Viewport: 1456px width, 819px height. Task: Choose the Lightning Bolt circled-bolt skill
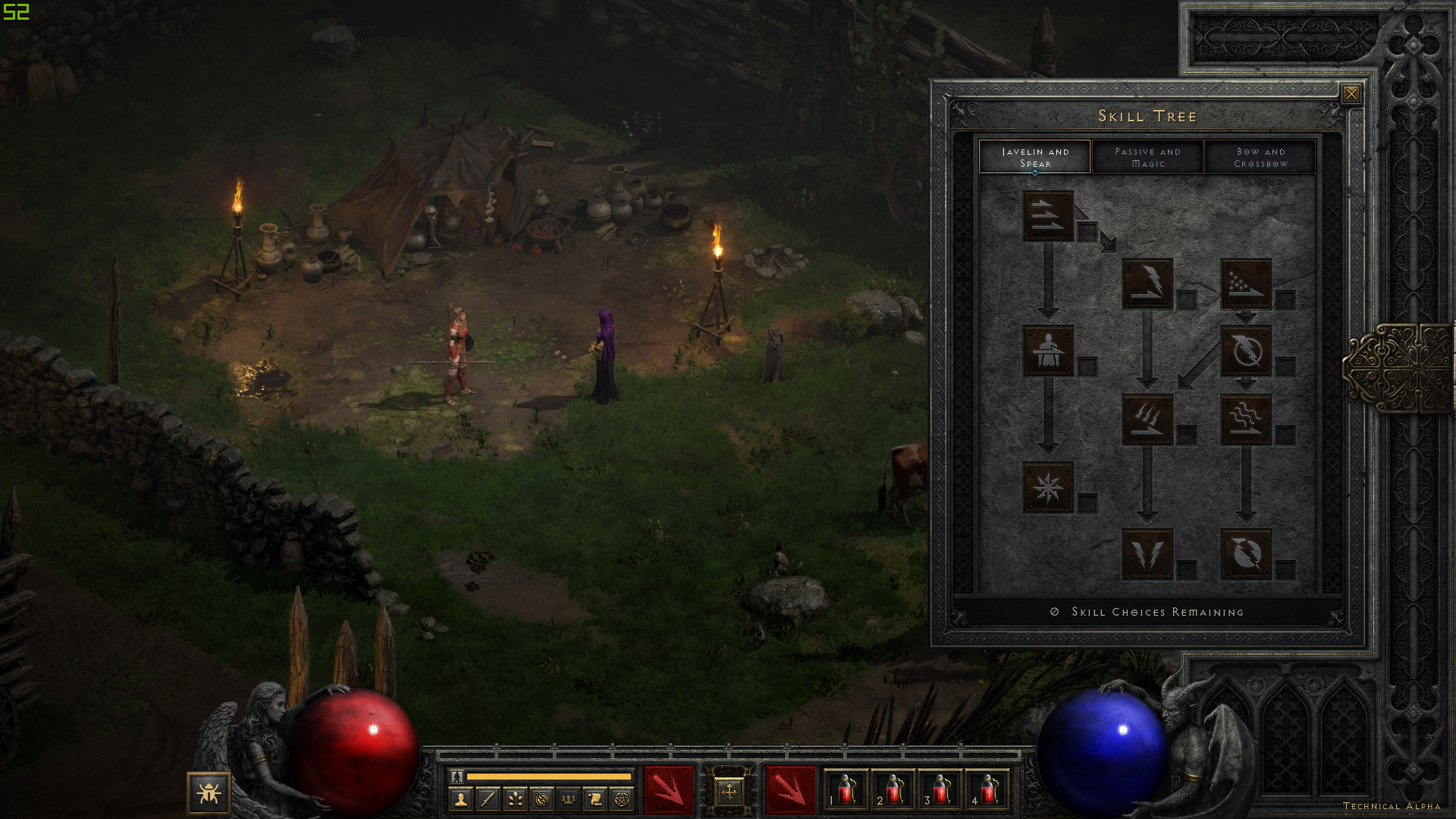coord(1245,351)
